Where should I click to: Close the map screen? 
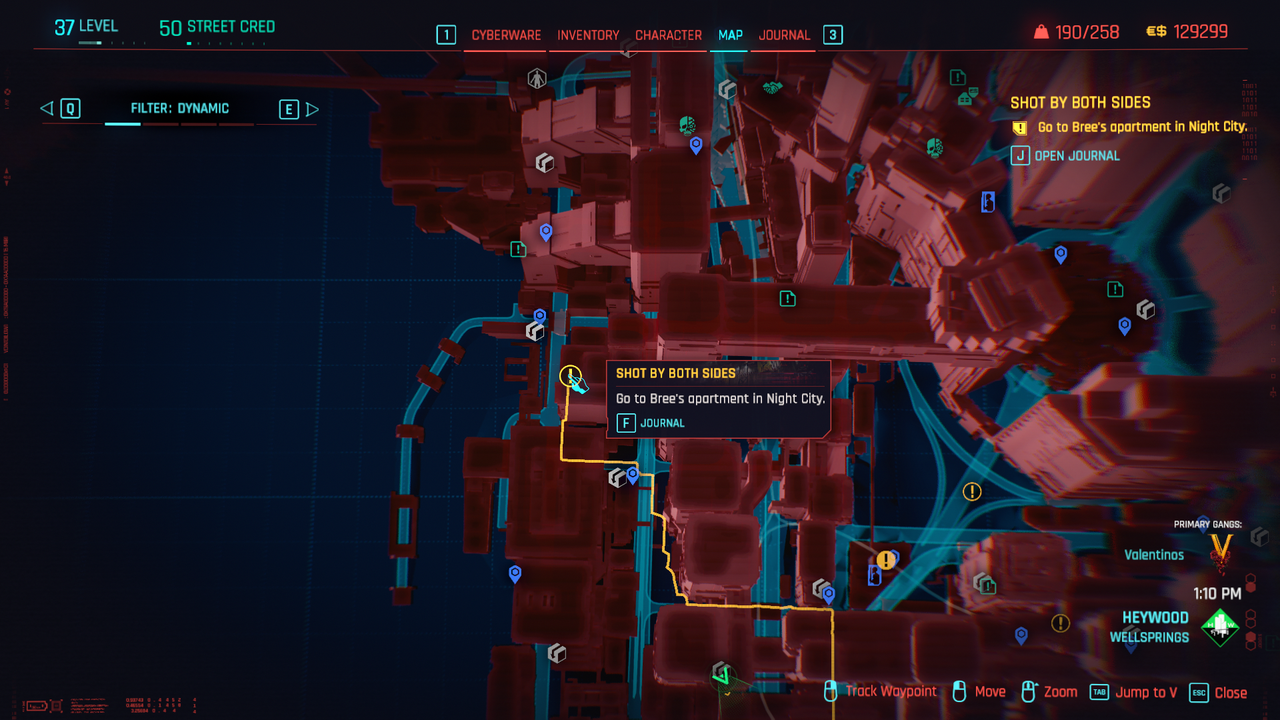(1219, 692)
